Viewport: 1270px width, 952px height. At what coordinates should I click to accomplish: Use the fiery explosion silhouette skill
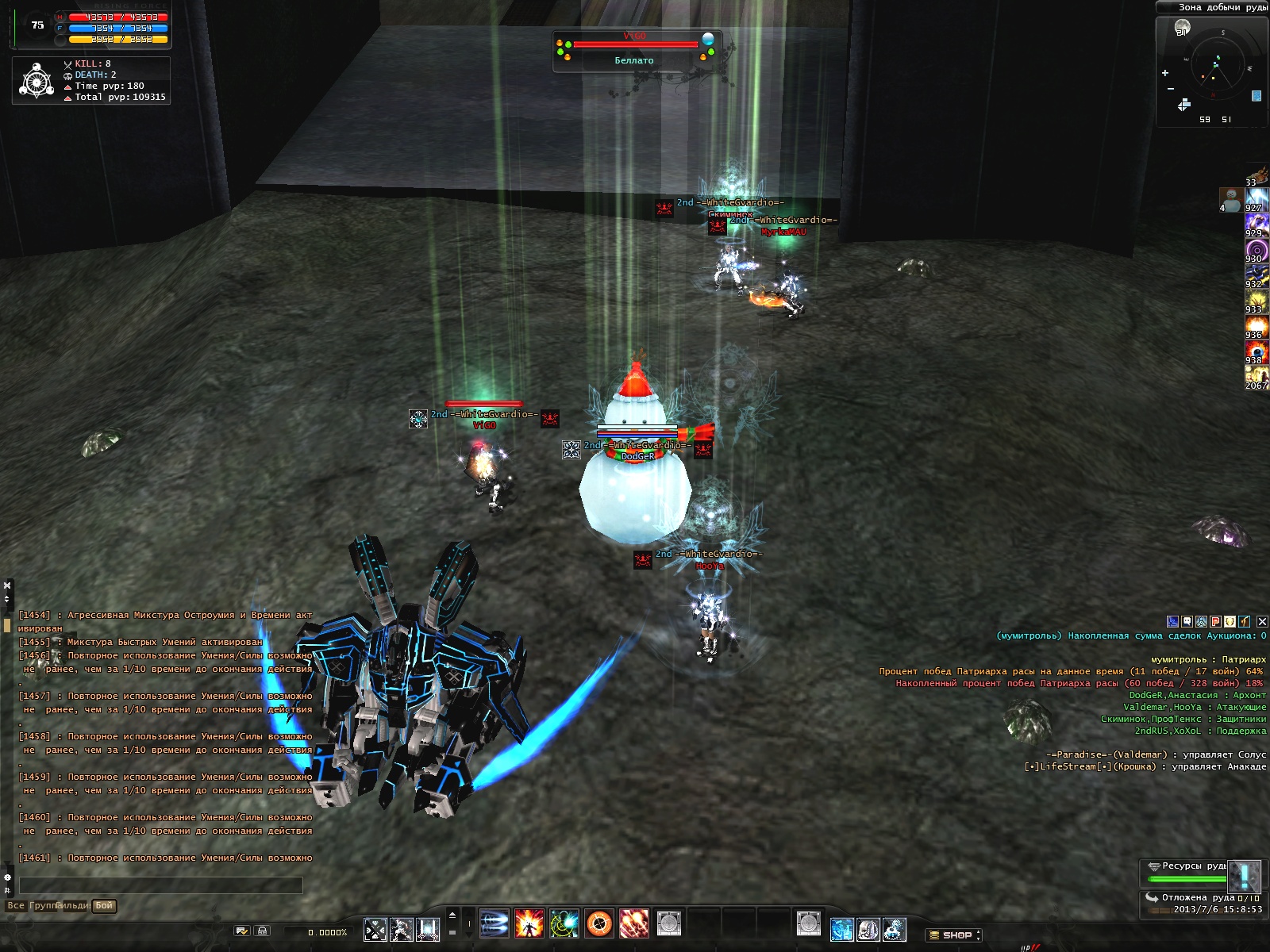pyautogui.click(x=529, y=923)
